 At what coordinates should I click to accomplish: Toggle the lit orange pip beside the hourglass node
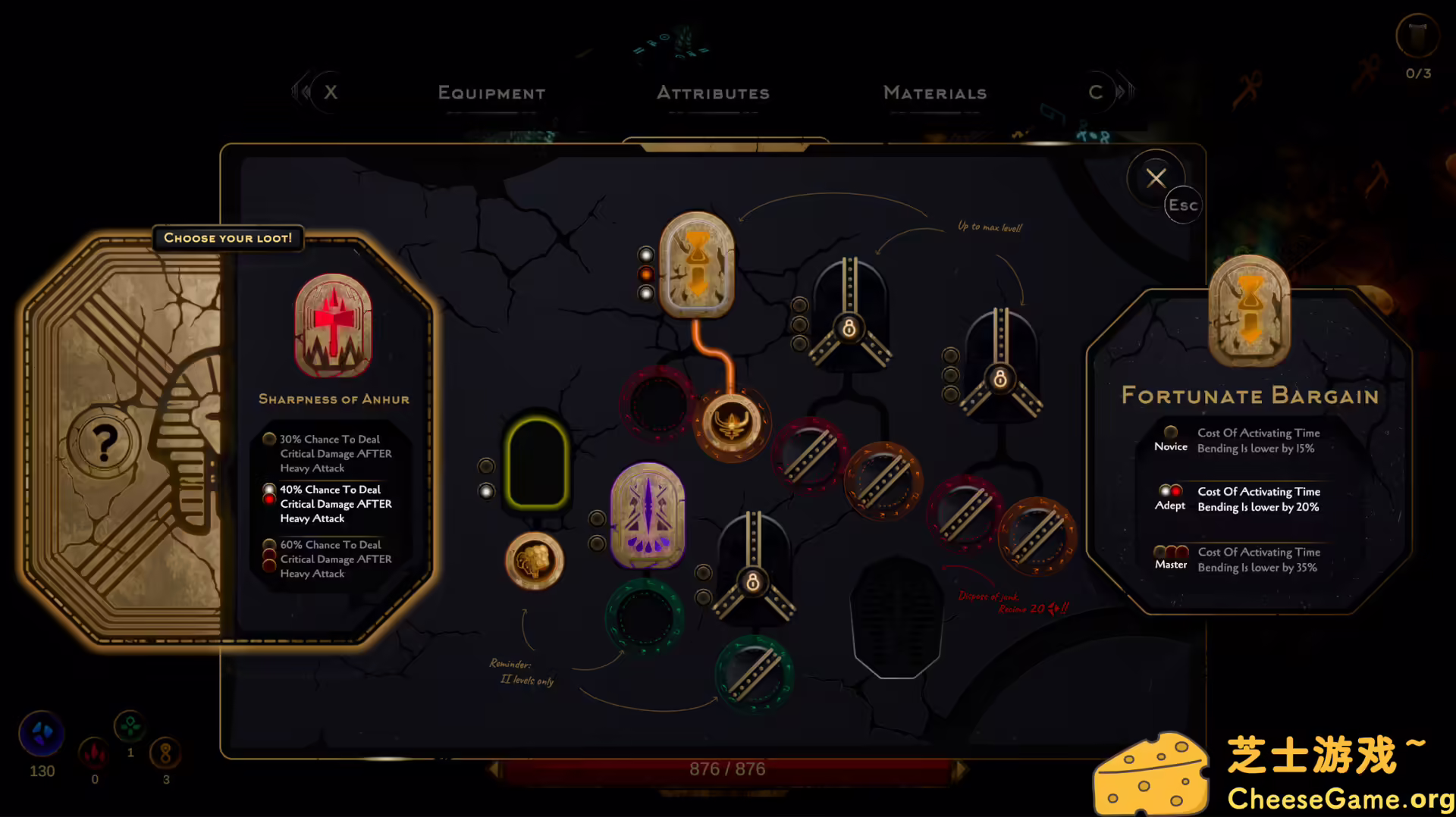645,272
